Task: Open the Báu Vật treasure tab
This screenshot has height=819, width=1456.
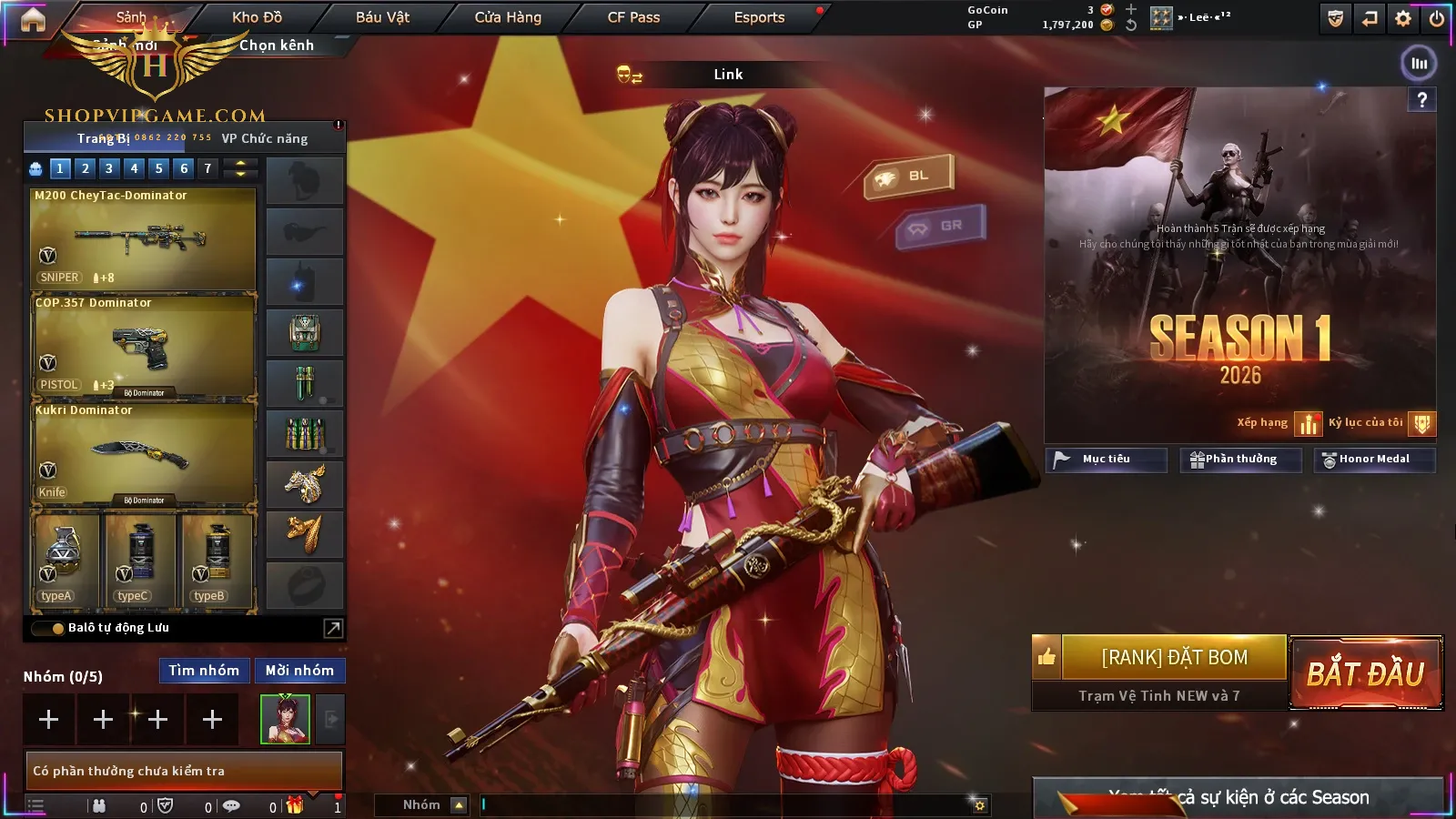Action: [382, 17]
